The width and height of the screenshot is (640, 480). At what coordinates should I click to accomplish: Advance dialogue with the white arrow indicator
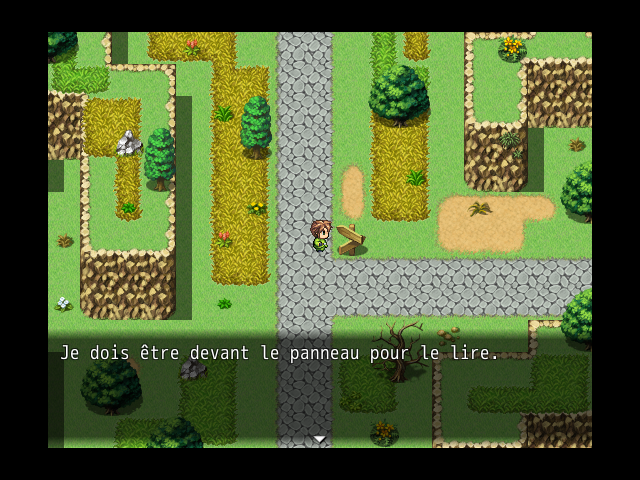tap(319, 439)
